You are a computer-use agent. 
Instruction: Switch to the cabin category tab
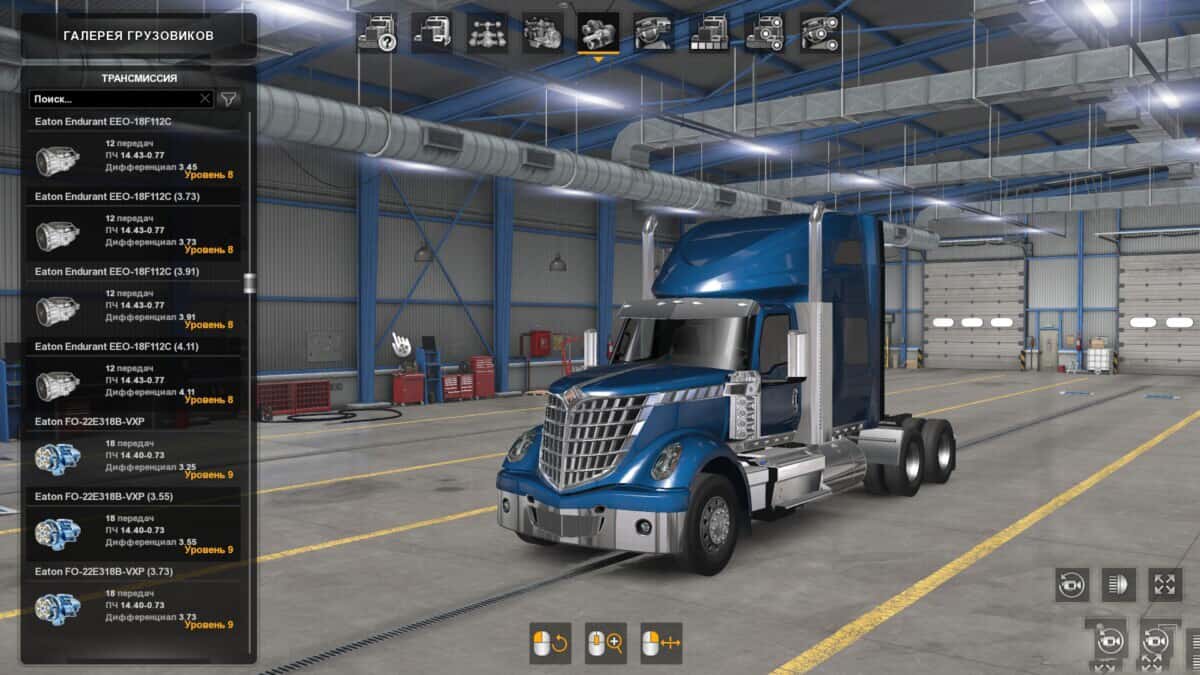click(432, 33)
